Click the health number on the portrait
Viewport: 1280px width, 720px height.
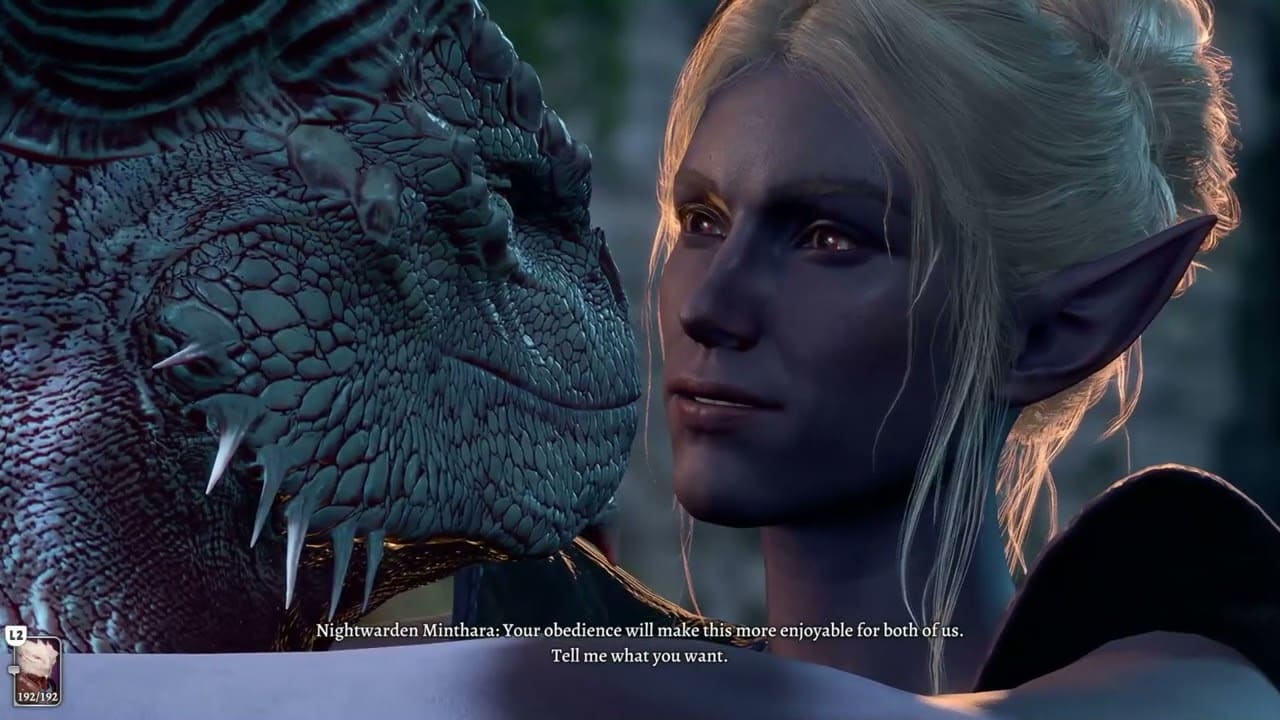pos(38,697)
